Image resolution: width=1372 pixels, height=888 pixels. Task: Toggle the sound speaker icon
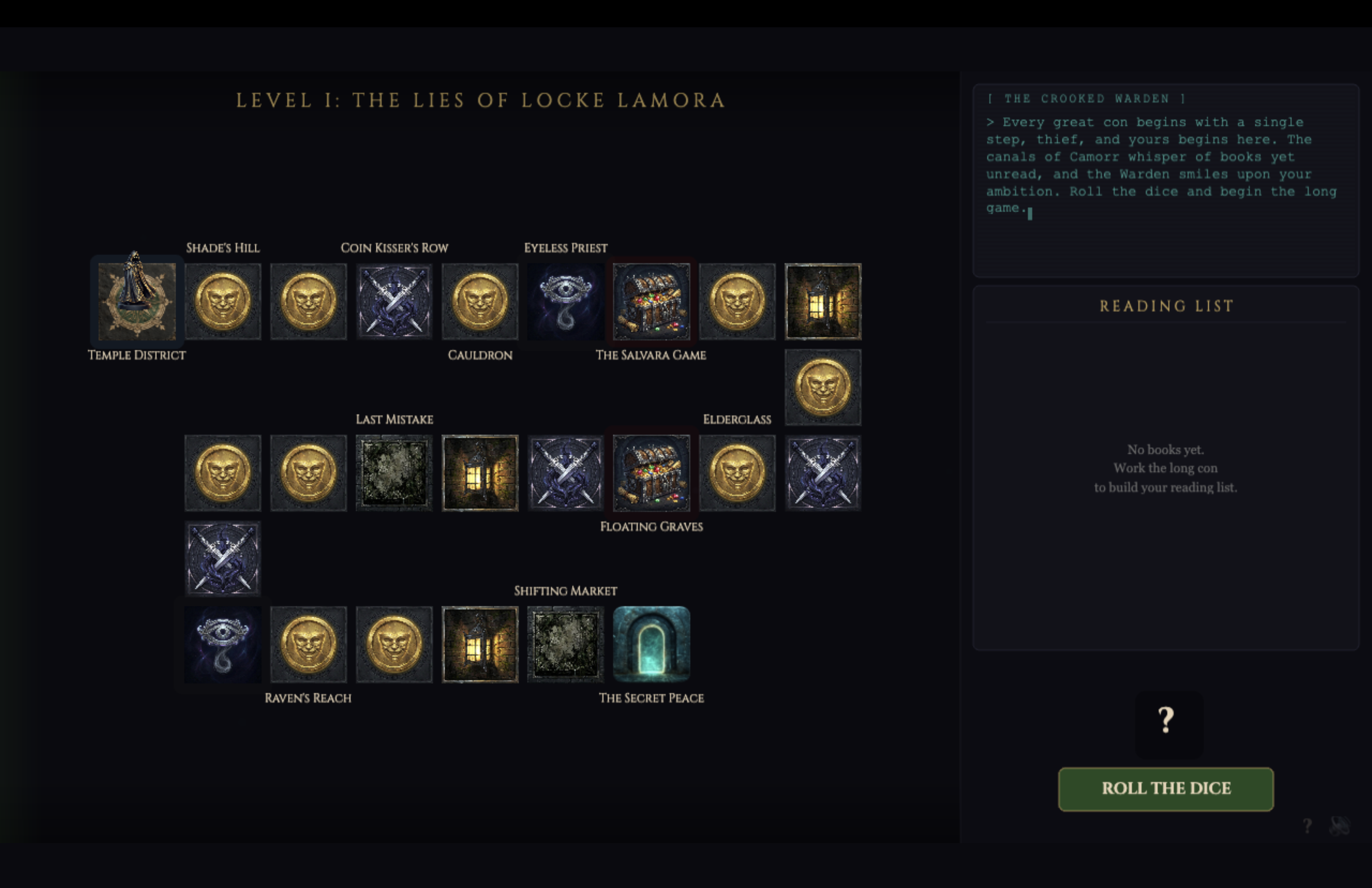(x=1339, y=826)
